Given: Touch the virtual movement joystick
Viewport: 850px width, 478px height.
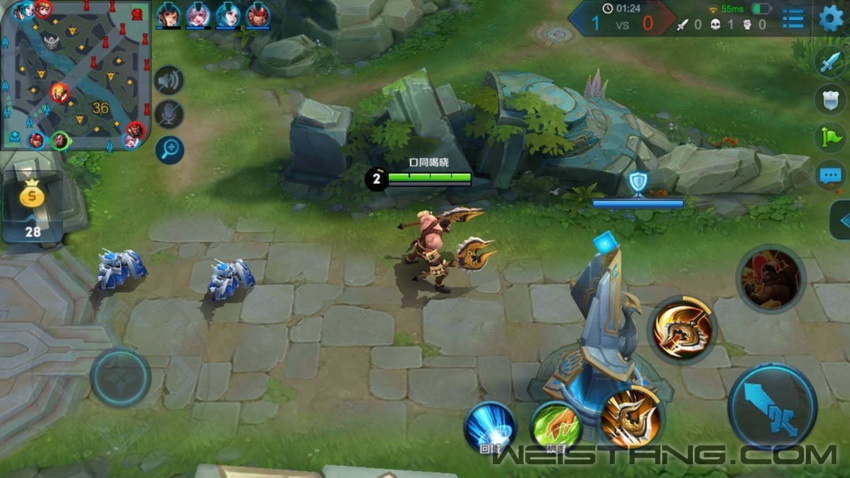Looking at the screenshot, I should [121, 377].
